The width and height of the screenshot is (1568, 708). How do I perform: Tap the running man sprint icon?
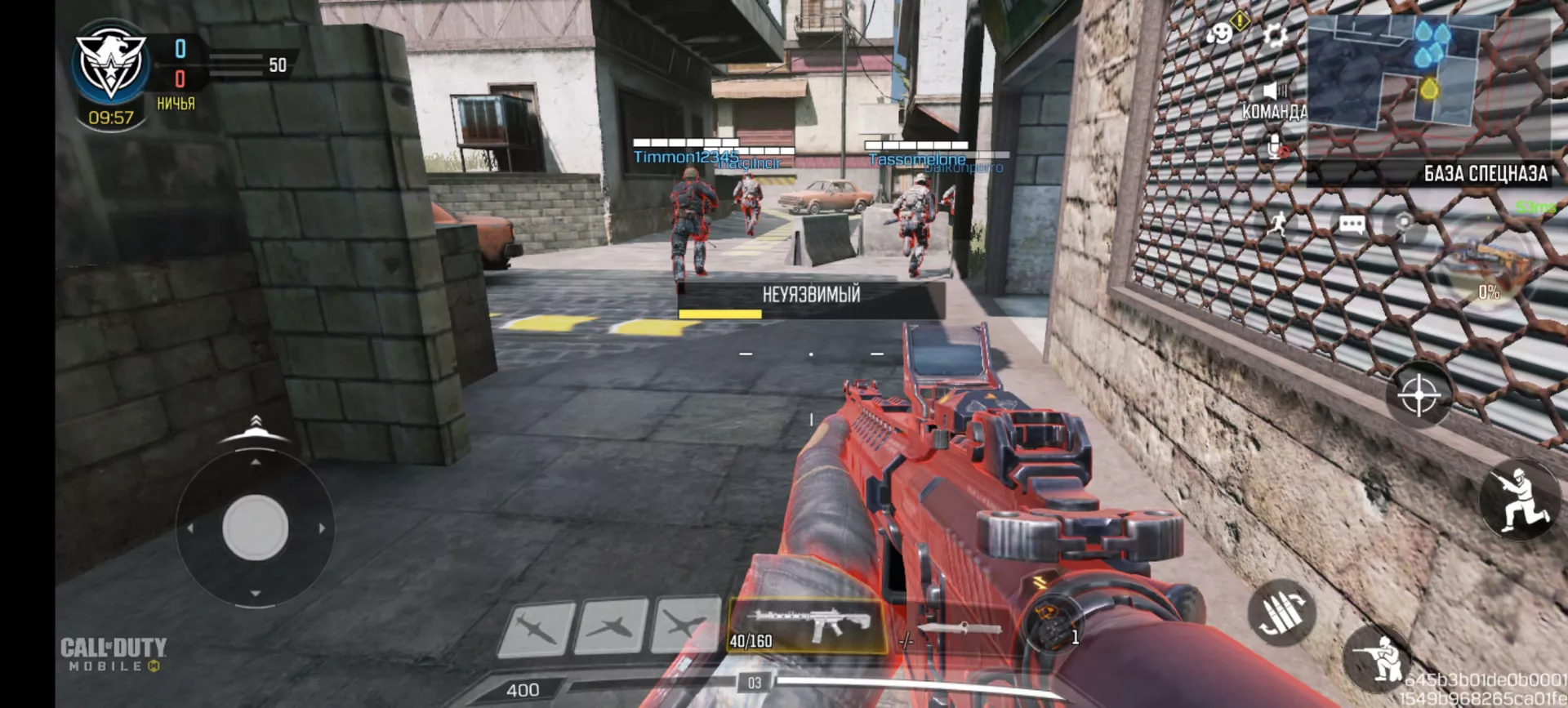point(1278,223)
